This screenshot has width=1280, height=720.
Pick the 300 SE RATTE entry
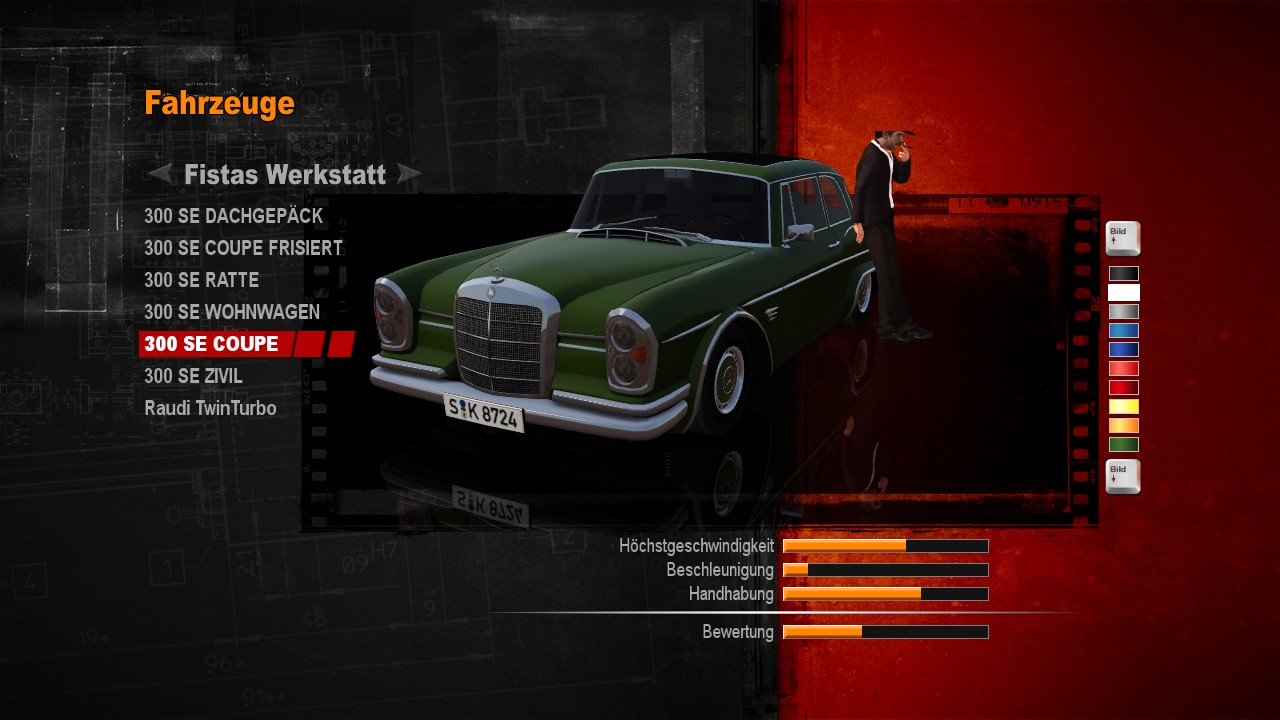[x=201, y=280]
